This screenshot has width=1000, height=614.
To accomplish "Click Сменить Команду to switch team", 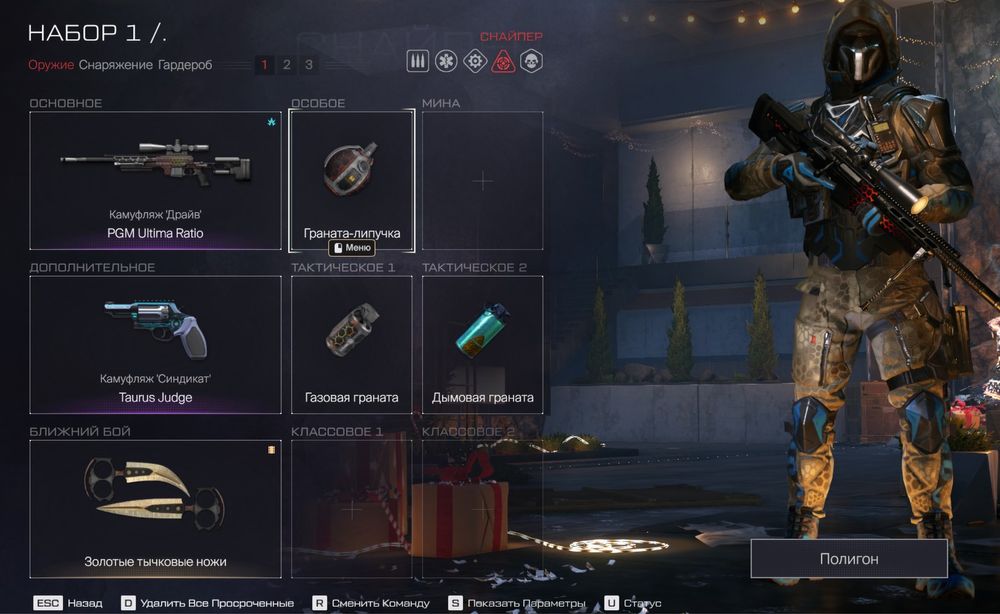I will [x=370, y=603].
